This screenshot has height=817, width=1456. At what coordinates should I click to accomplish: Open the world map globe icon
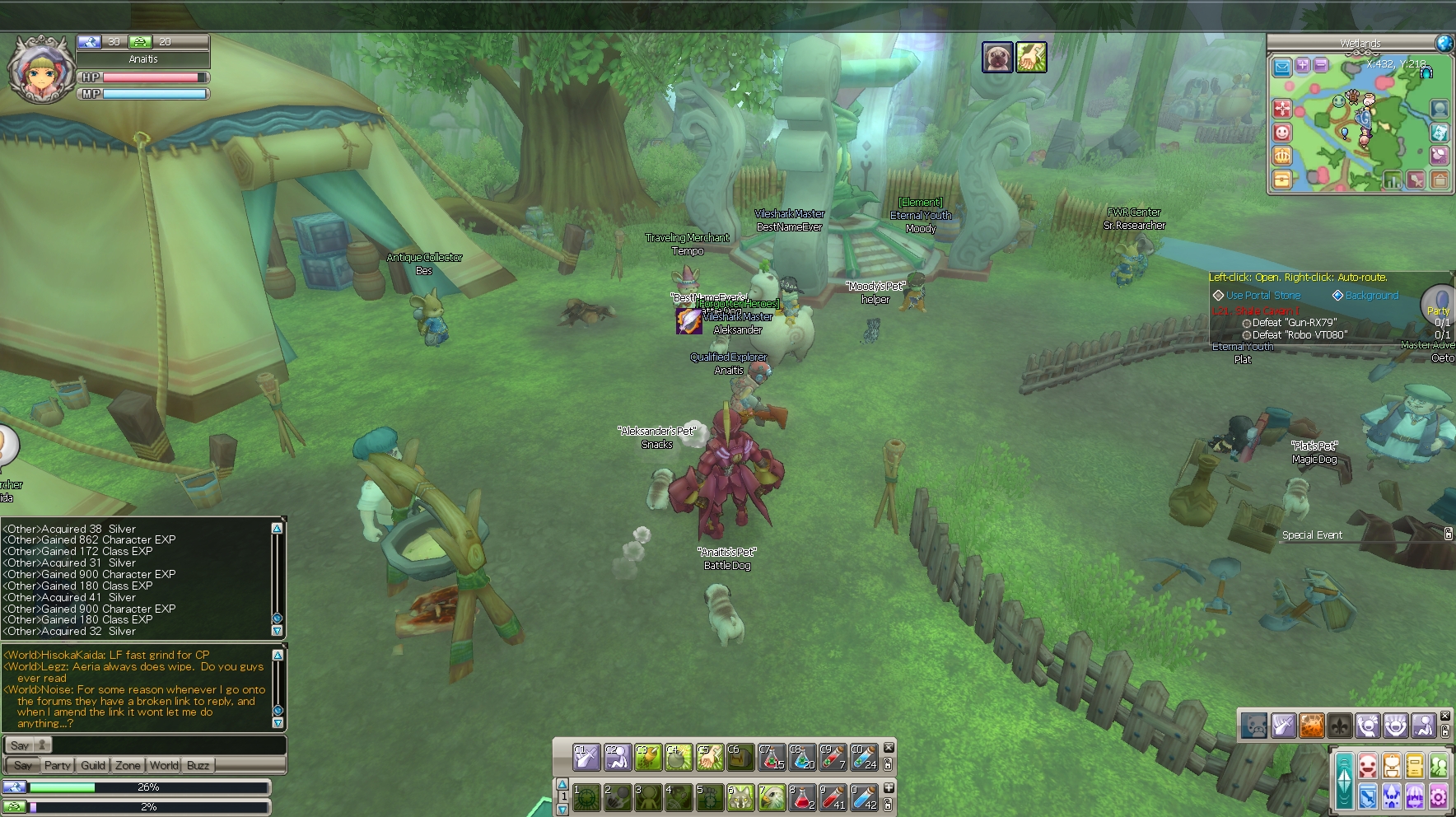[x=1444, y=43]
